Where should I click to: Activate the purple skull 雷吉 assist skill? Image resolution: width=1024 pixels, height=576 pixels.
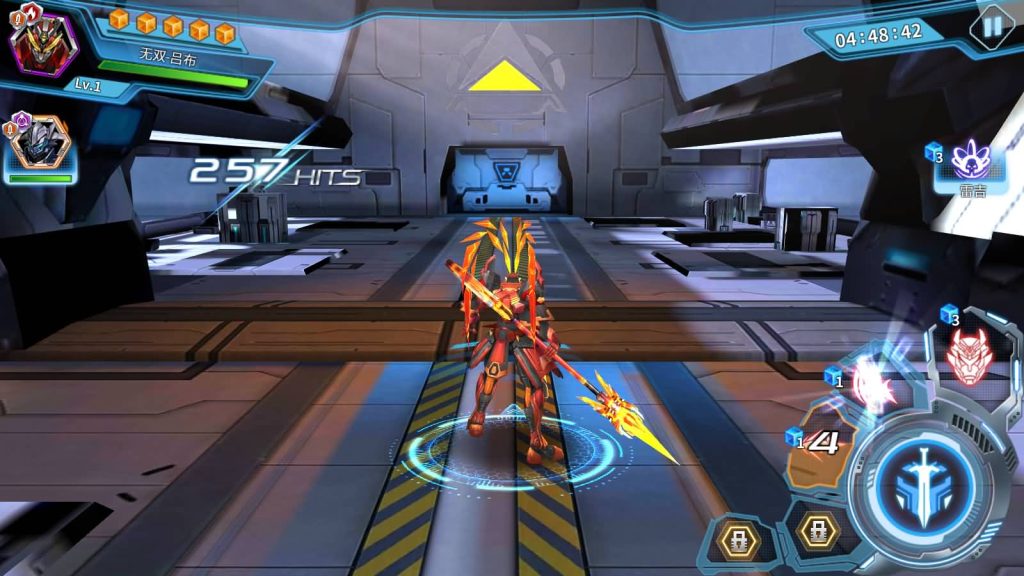[969, 160]
